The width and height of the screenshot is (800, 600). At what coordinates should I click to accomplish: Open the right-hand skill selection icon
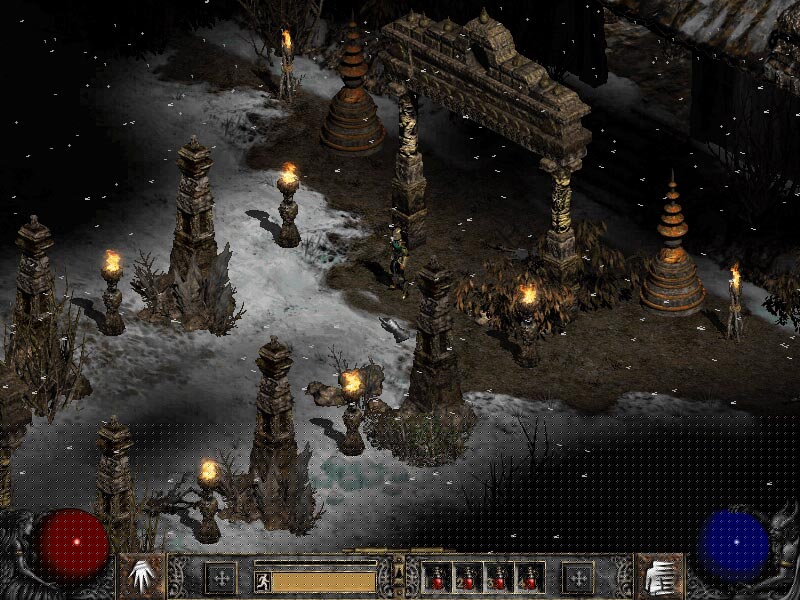[659, 577]
